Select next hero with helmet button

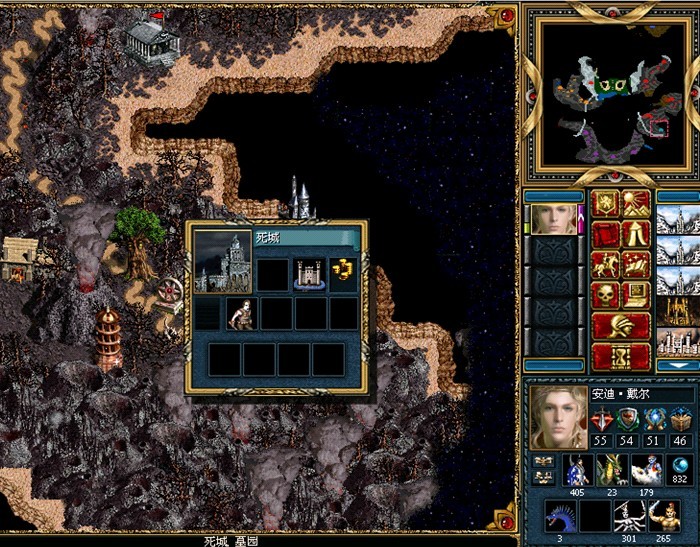(x=621, y=325)
